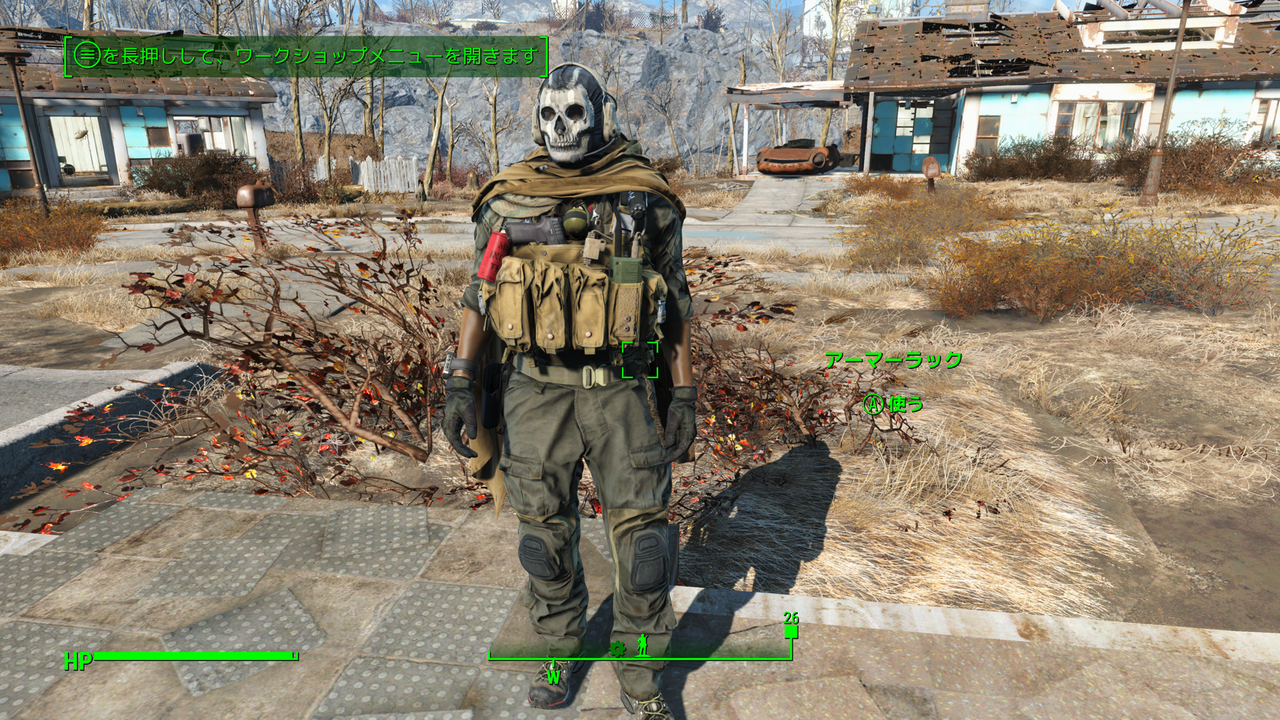1280x720 pixels.
Task: Click the compass strip at screen bottom
Action: pyautogui.click(x=640, y=657)
